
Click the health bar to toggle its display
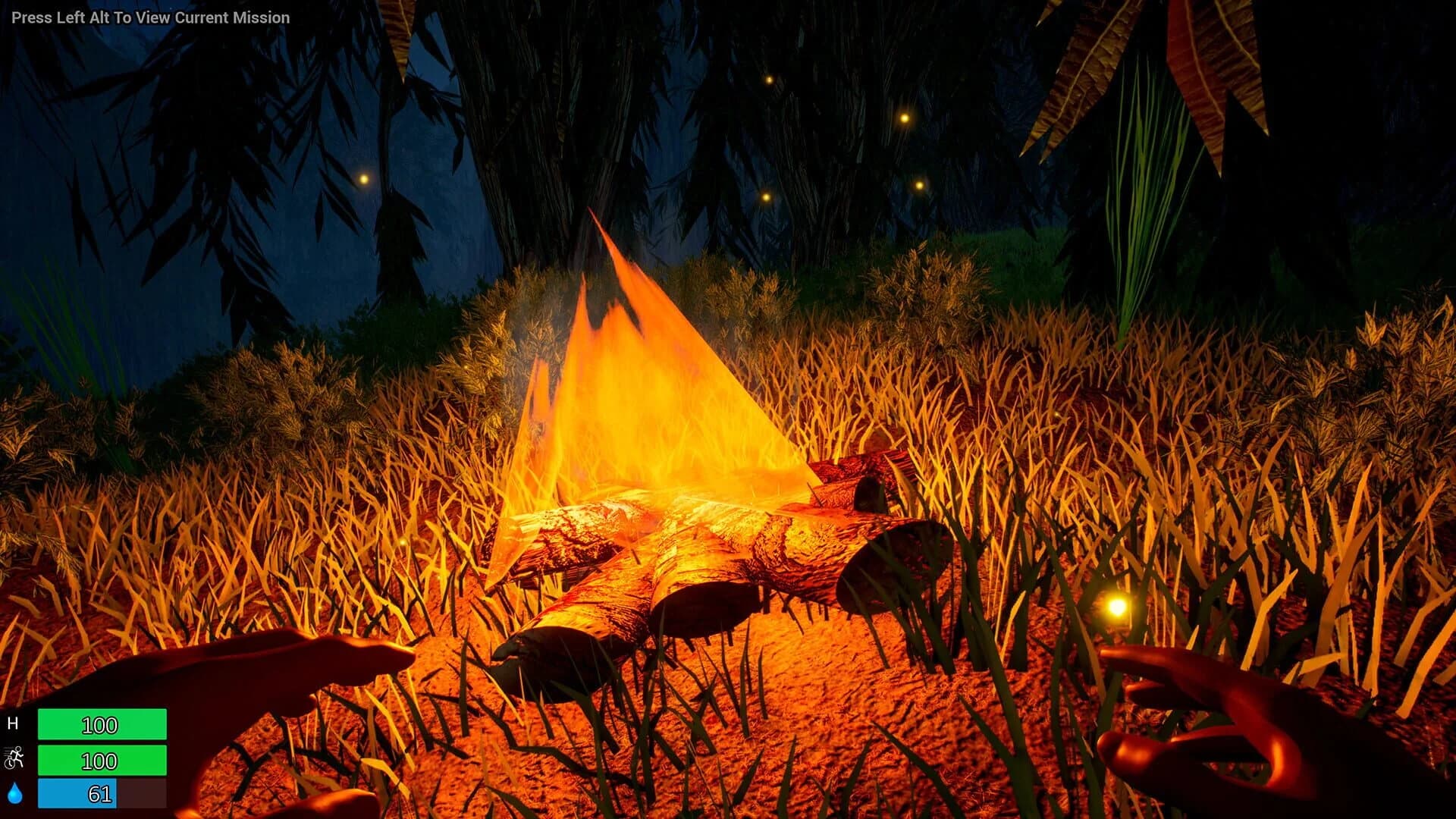click(x=104, y=725)
